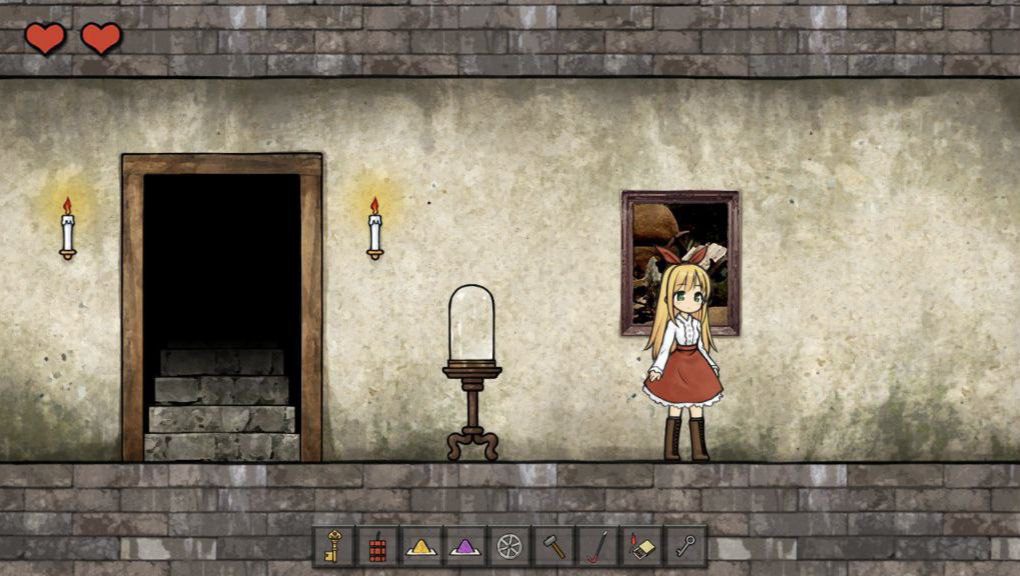
Task: Click the gray wheel inventory item
Action: point(509,546)
